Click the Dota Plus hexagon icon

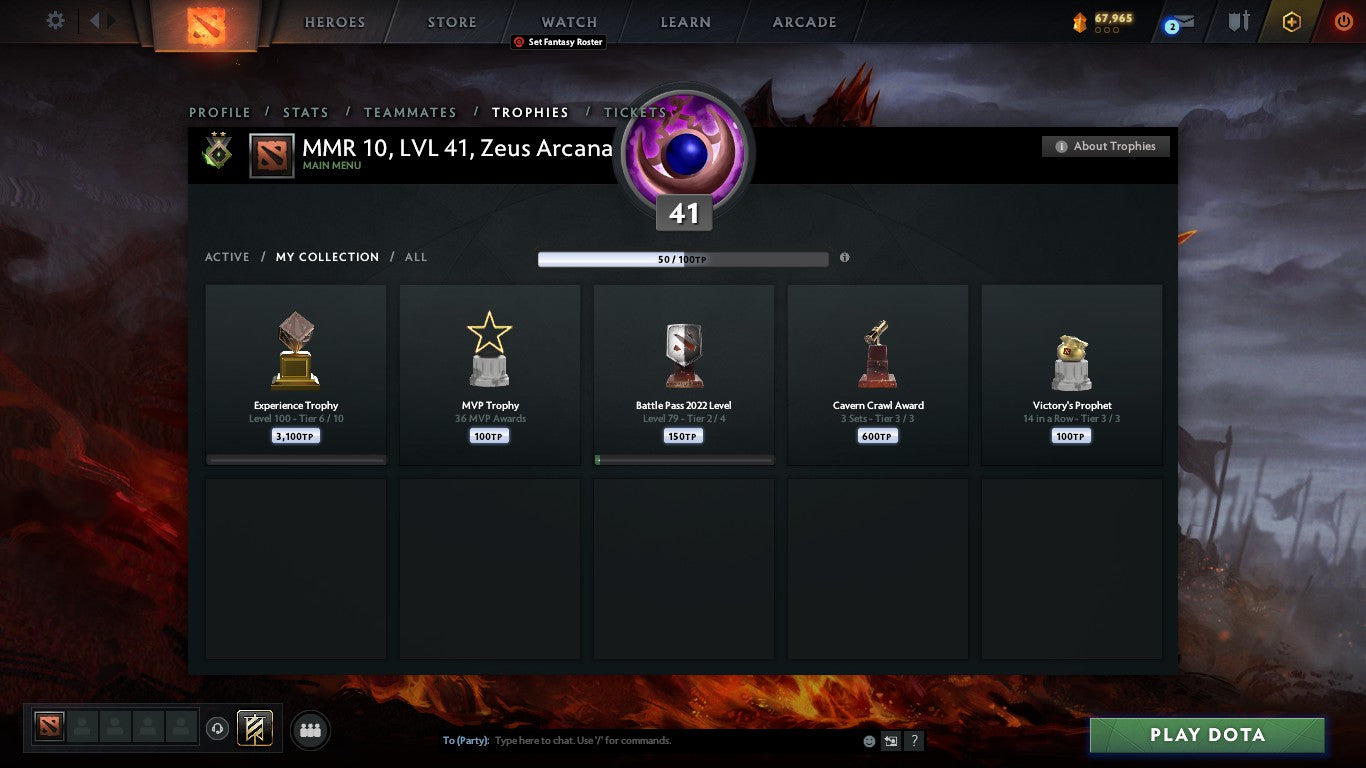pos(1291,20)
